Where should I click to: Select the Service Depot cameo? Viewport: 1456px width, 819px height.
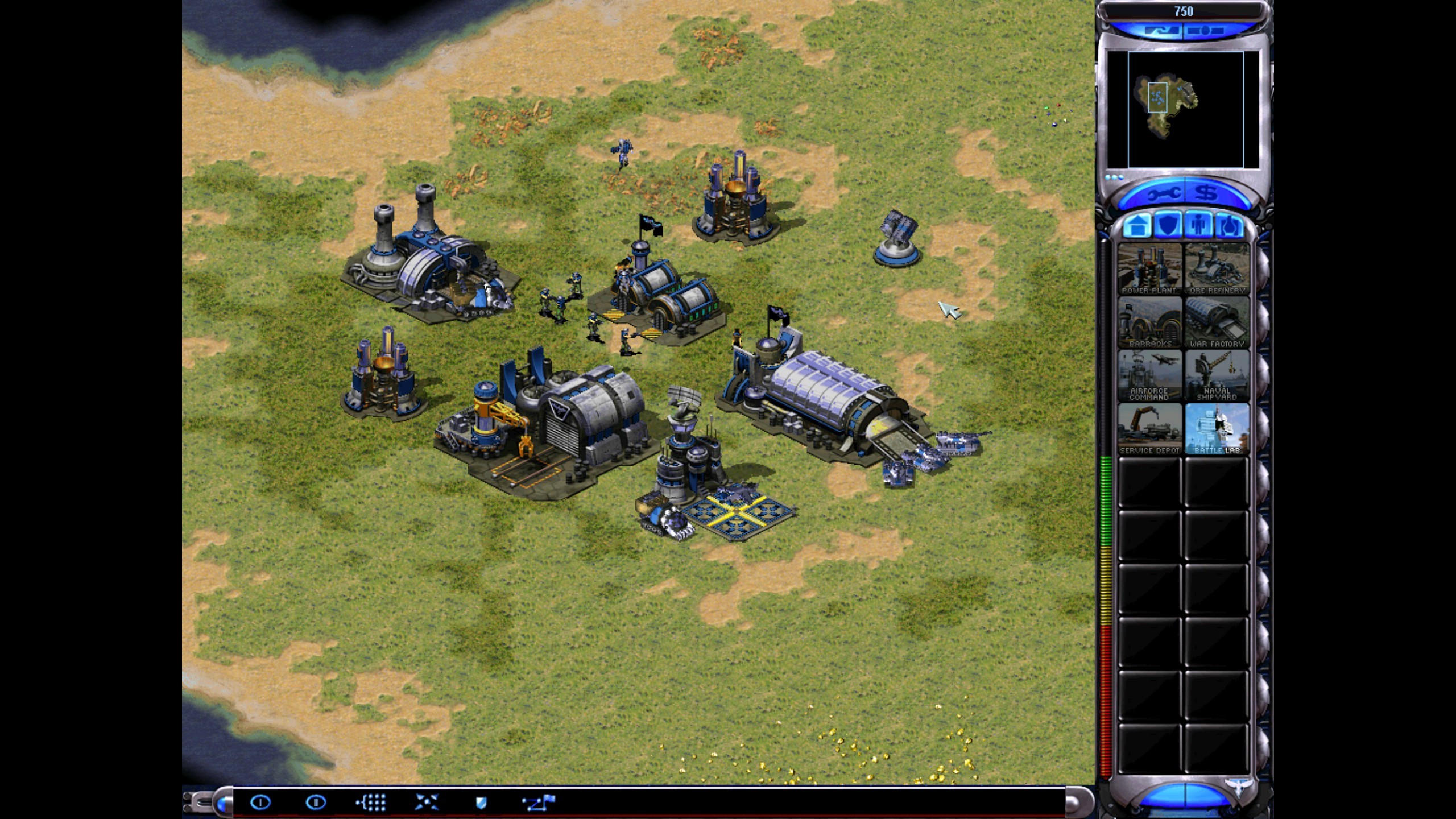tap(1149, 428)
